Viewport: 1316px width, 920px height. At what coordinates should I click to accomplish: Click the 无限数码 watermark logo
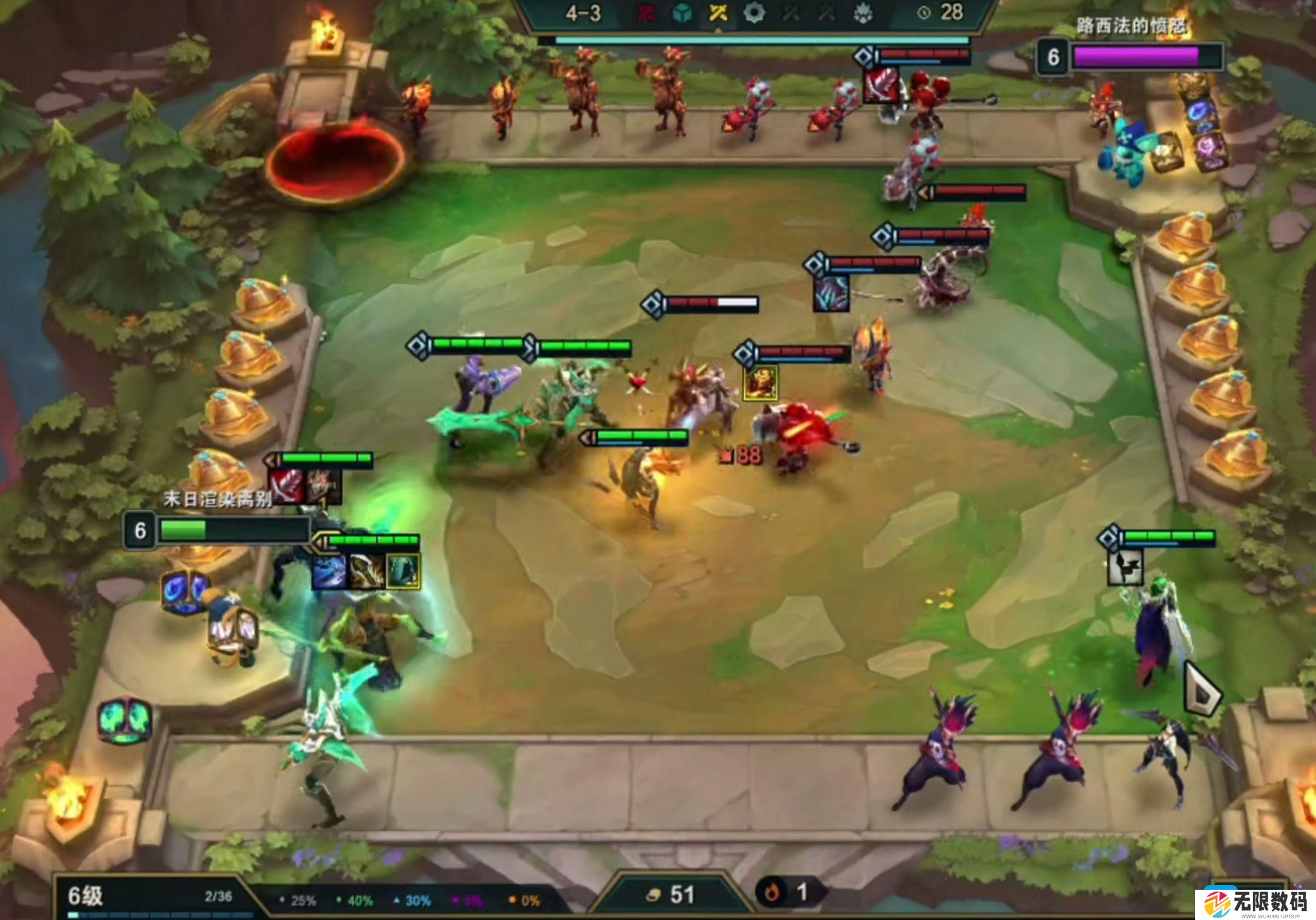tap(1255, 902)
